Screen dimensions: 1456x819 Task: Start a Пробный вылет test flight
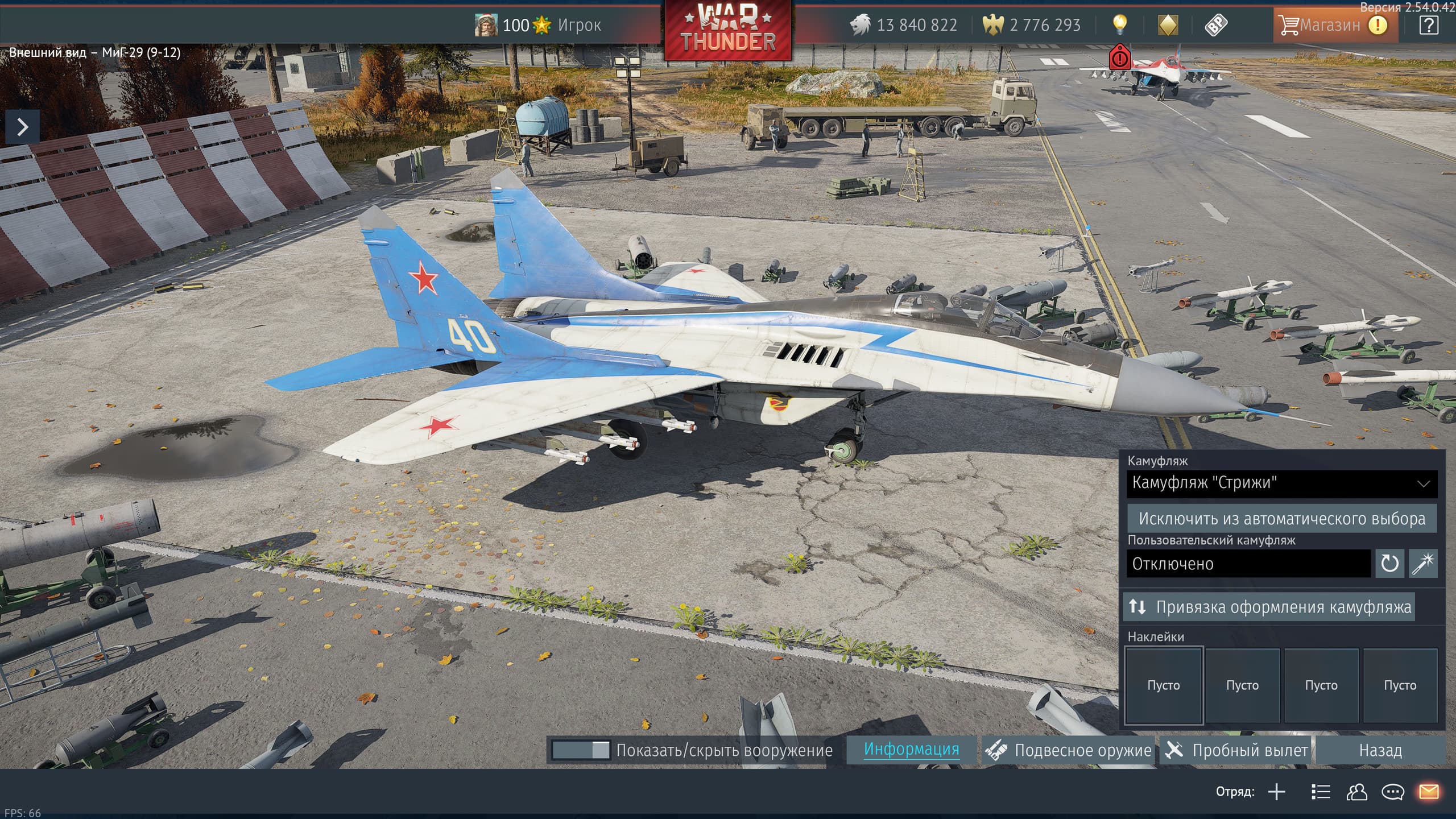click(x=1236, y=750)
